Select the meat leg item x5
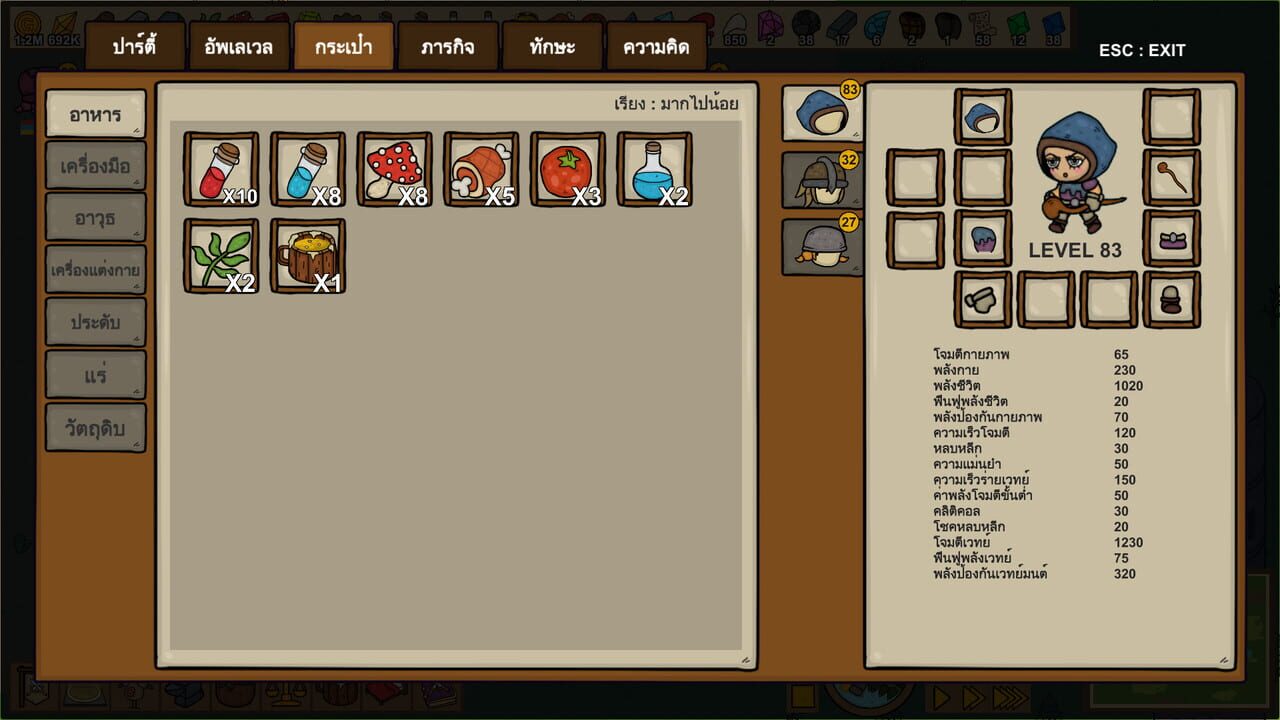This screenshot has width=1280, height=720. tap(481, 168)
